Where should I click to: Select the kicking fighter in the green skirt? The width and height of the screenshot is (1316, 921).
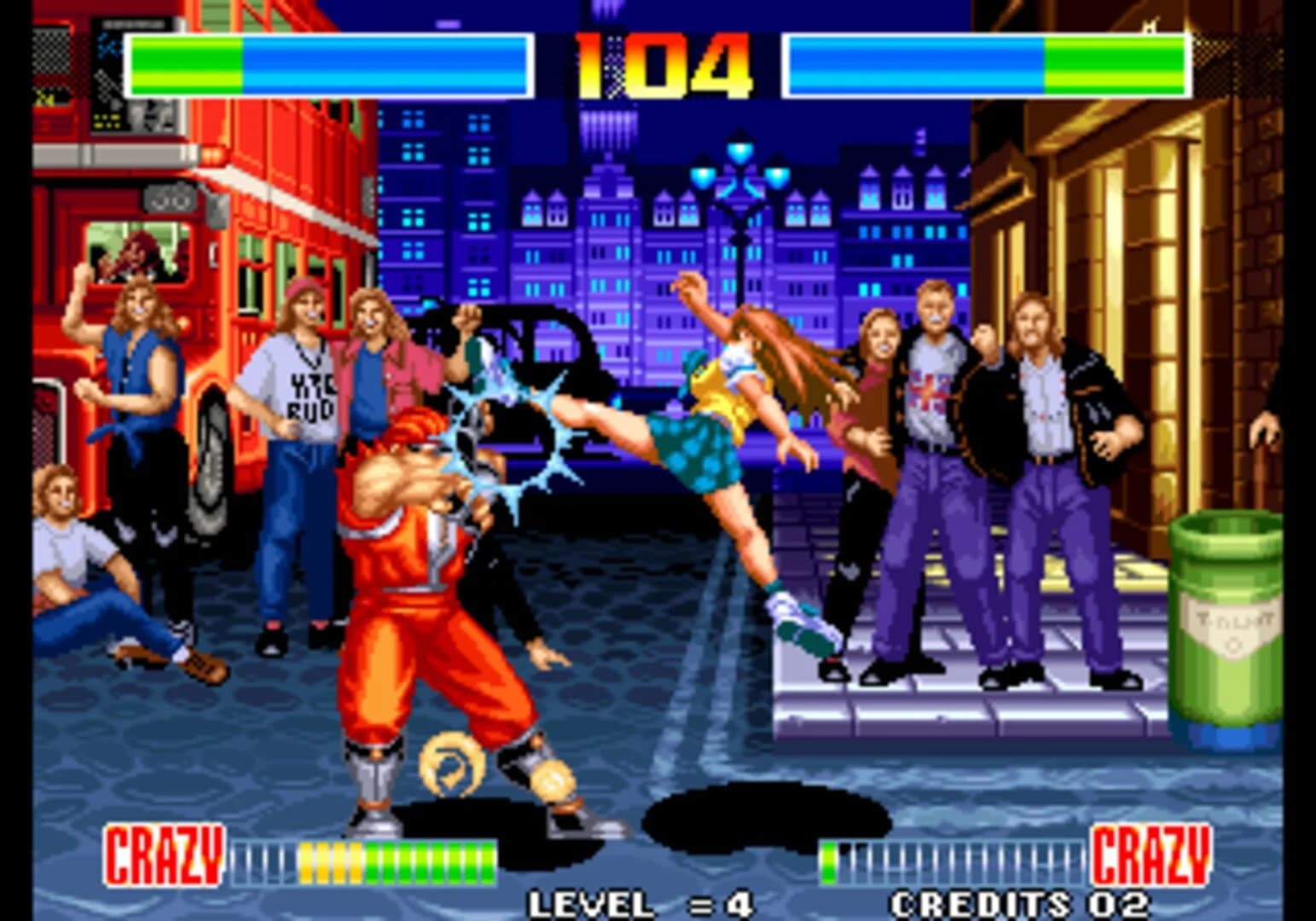(725, 409)
